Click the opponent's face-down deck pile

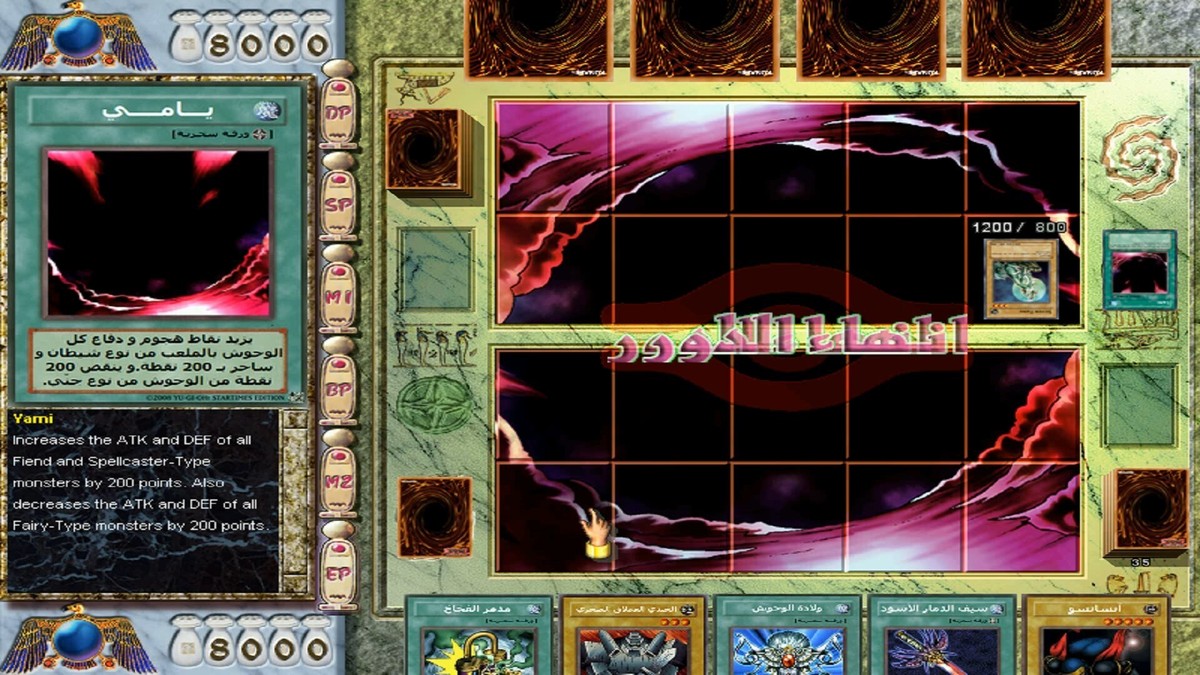(x=424, y=151)
